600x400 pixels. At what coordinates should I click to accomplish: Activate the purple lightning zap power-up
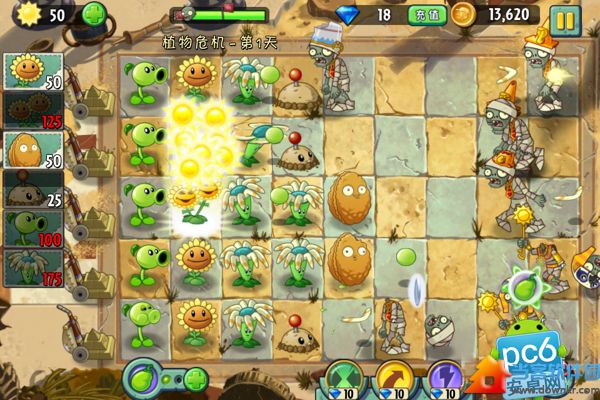point(443,381)
